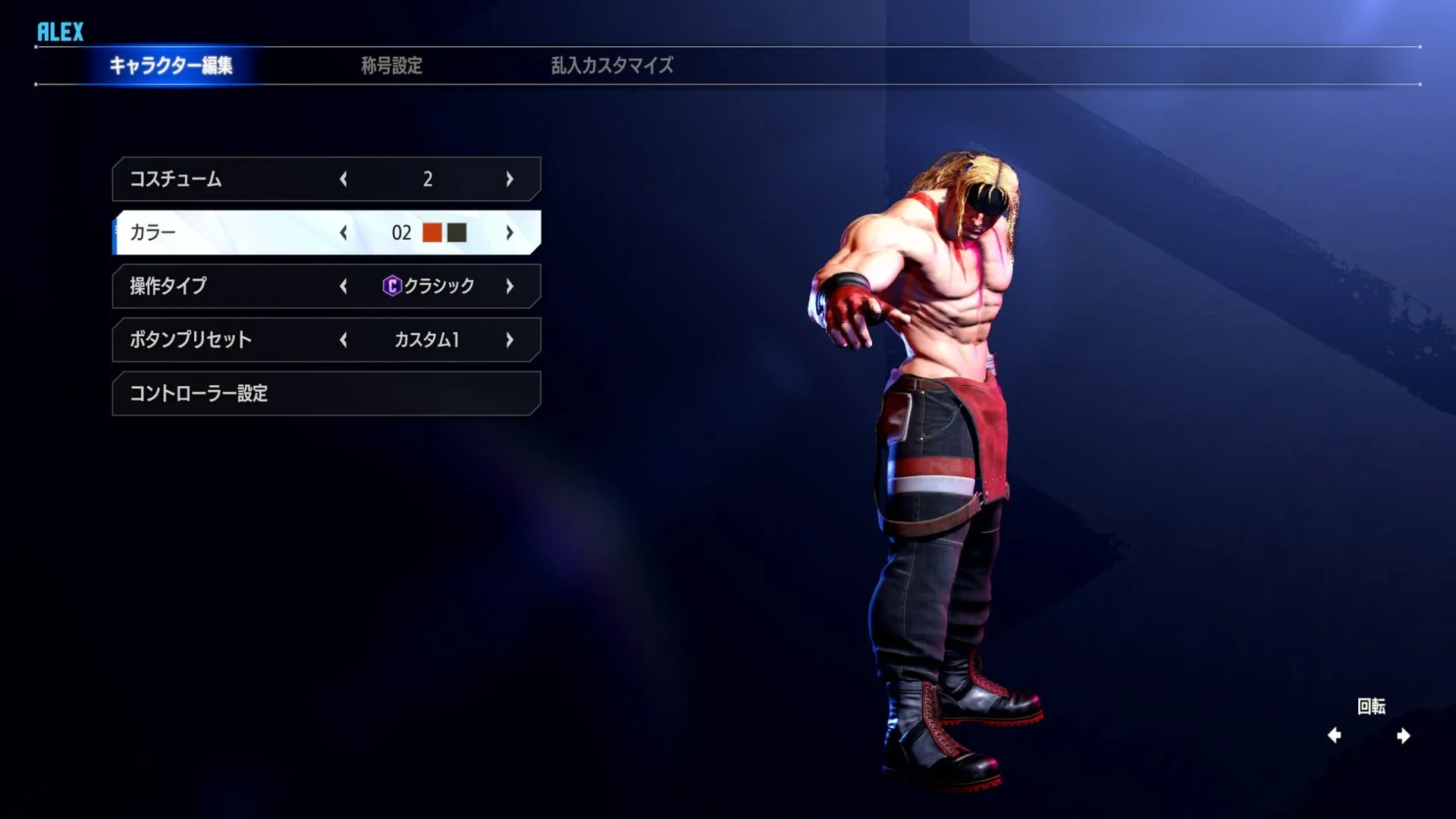1456x819 pixels.
Task: Click right arrow on 操作タイプ row
Action: click(510, 286)
